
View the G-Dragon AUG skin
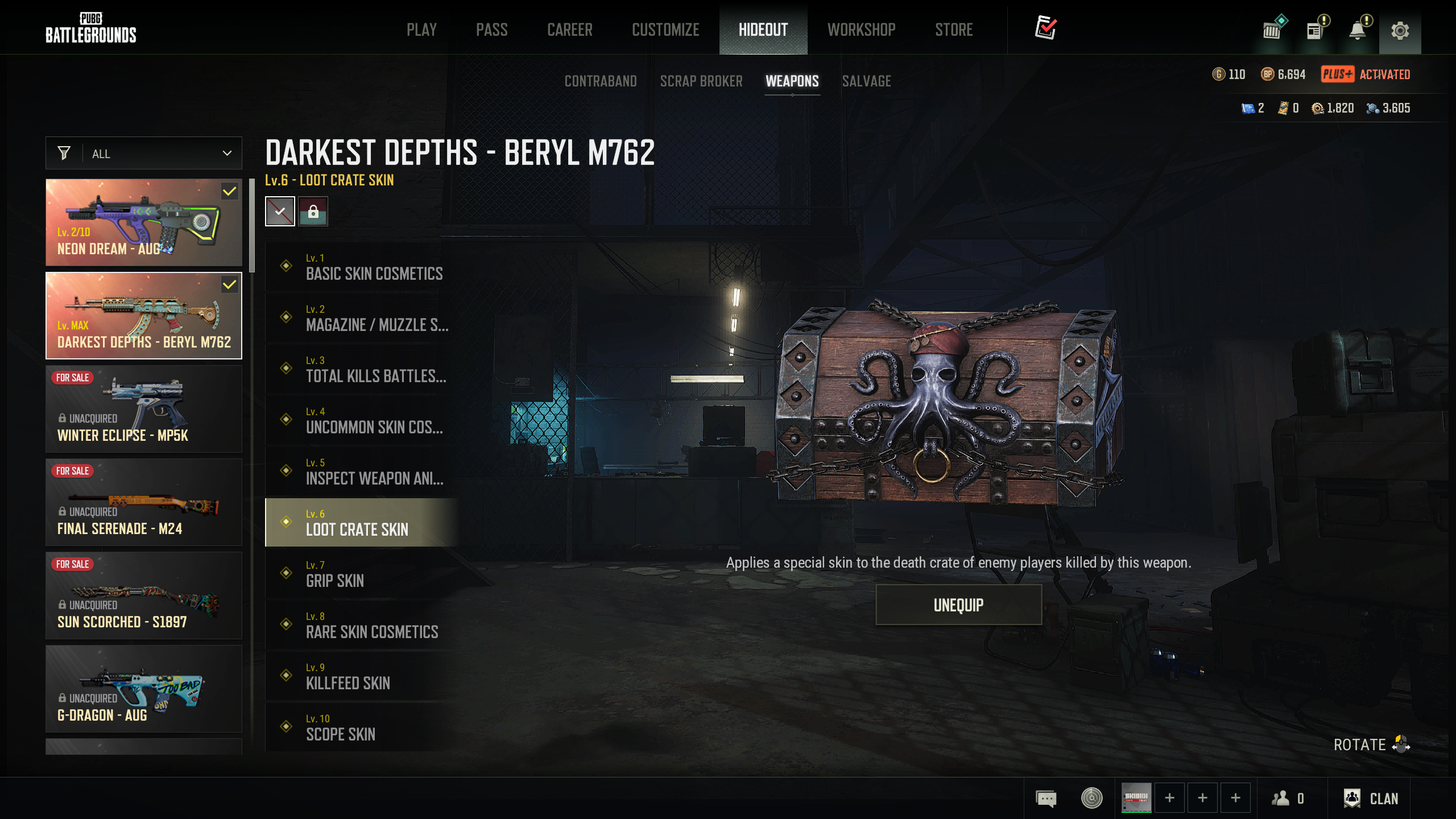[144, 689]
